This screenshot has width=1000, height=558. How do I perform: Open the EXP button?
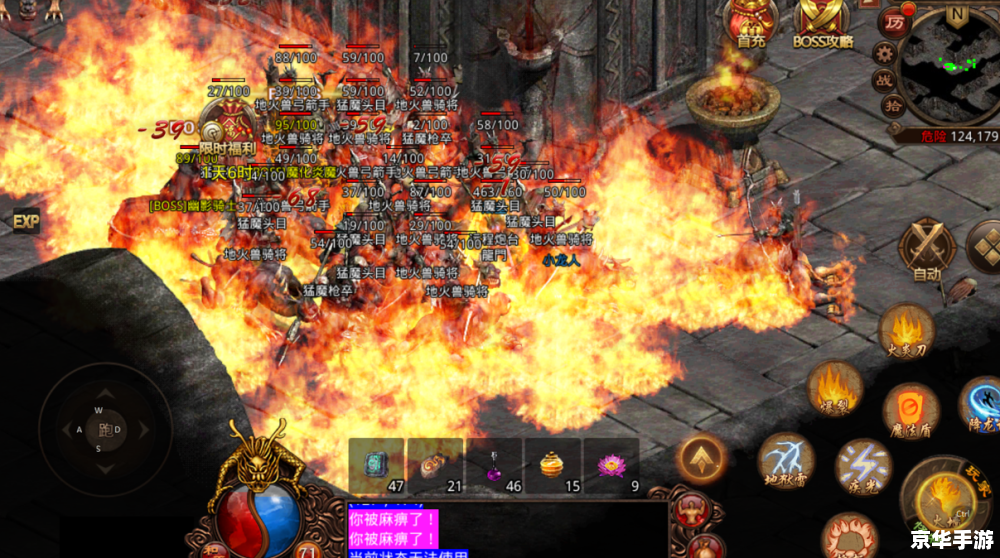pos(25,220)
